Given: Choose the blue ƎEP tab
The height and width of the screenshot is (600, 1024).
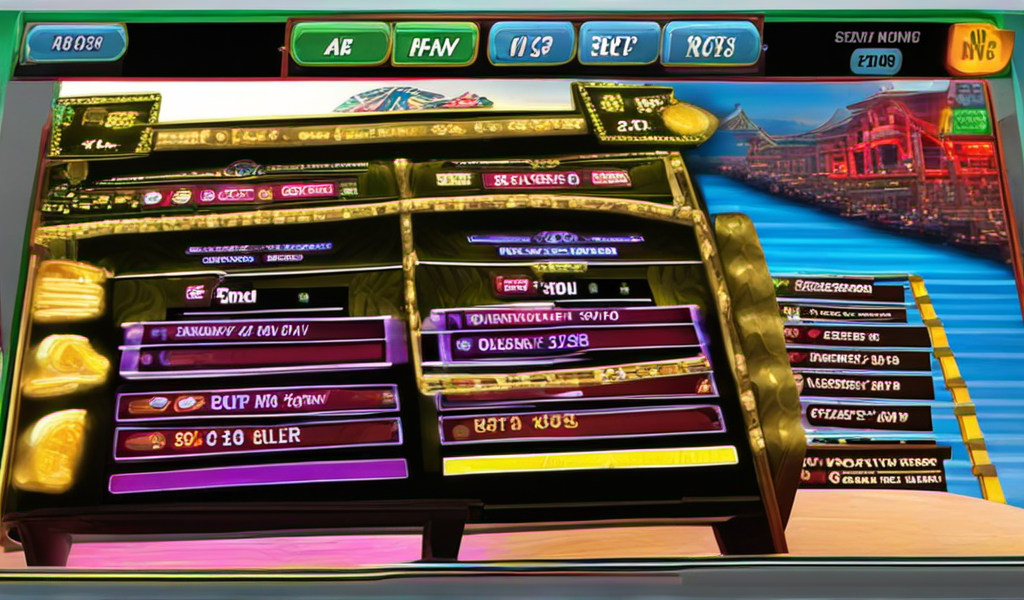Looking at the screenshot, I should pyautogui.click(x=619, y=45).
